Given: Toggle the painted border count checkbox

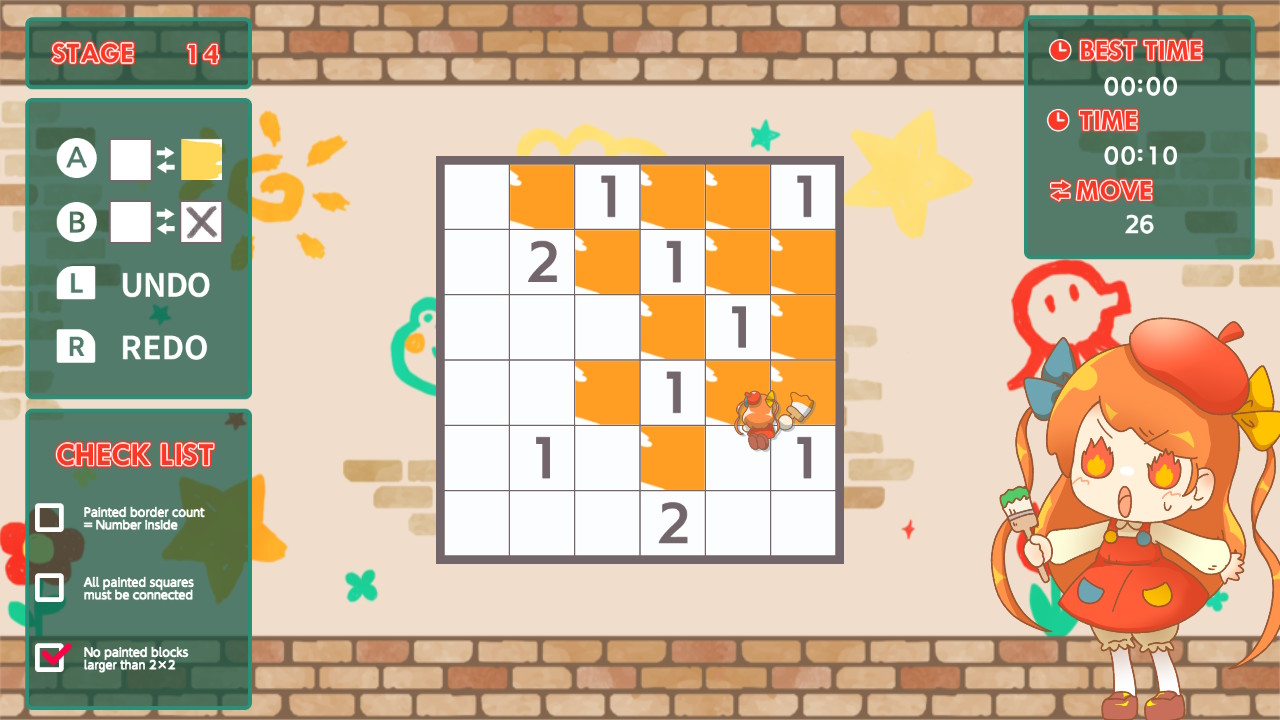Looking at the screenshot, I should point(50,518).
